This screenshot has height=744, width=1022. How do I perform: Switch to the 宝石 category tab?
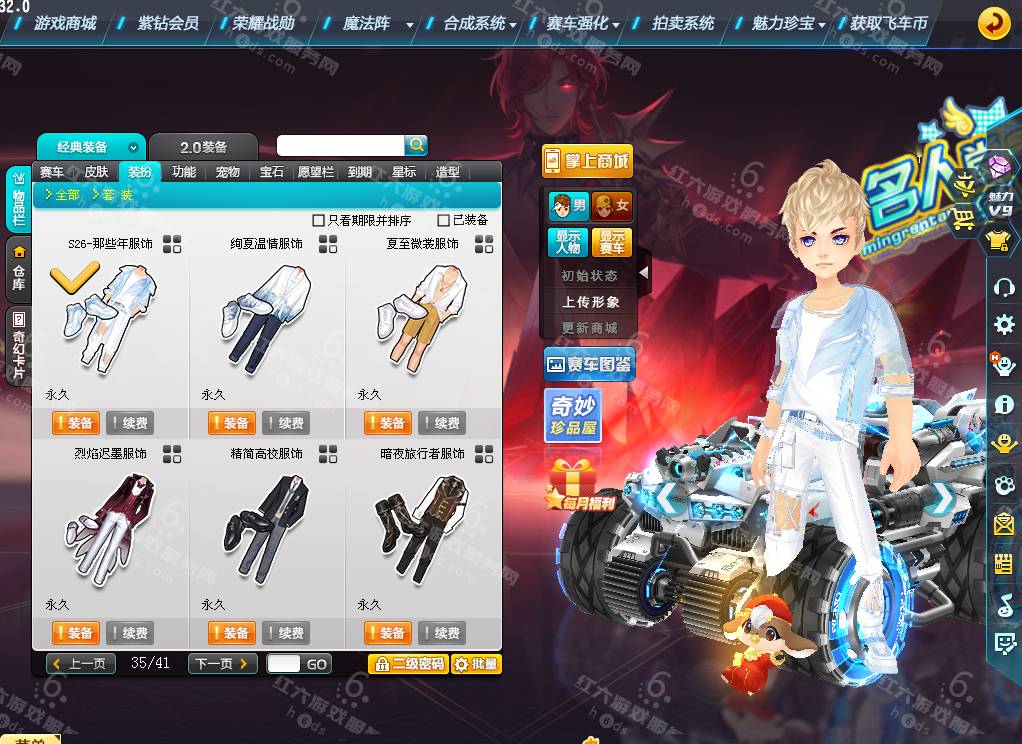click(272, 172)
